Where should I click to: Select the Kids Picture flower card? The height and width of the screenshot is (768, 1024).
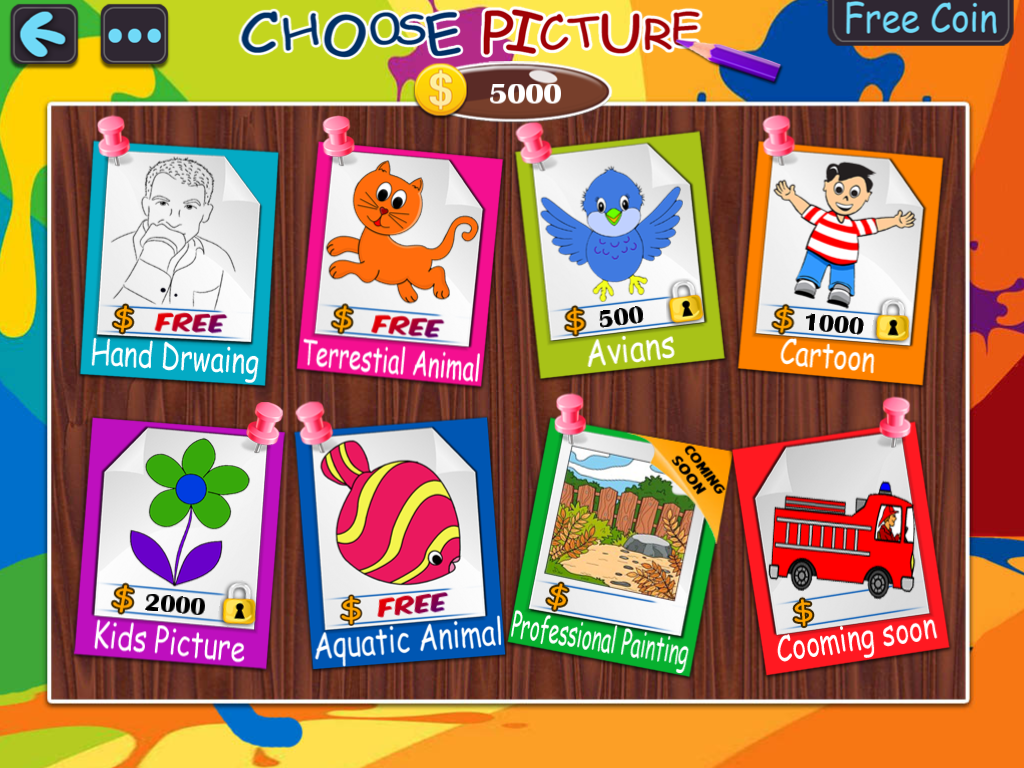[x=177, y=540]
